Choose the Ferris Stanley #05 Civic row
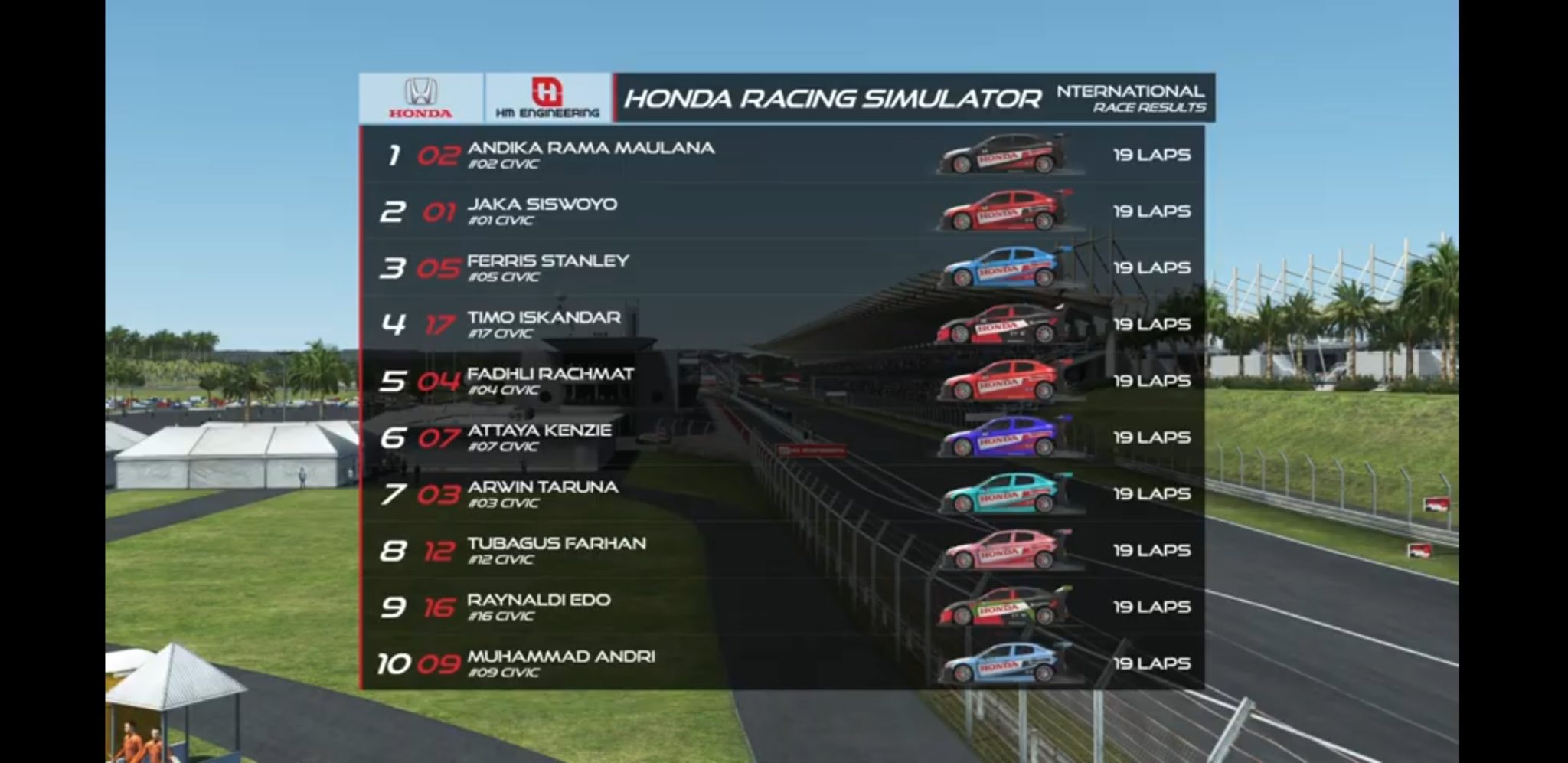 (x=547, y=267)
